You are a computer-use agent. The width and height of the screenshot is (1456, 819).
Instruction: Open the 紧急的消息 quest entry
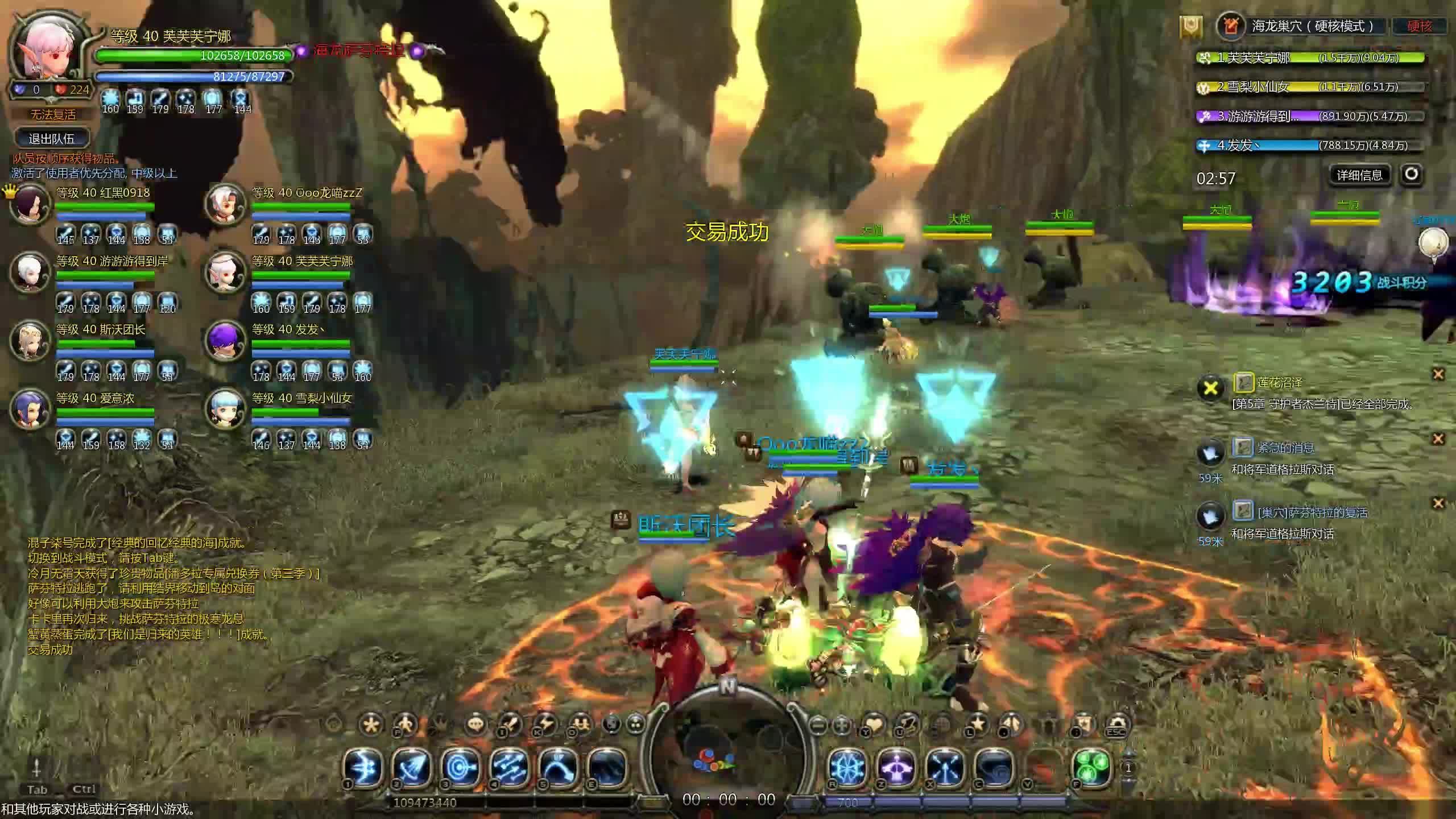[x=1285, y=448]
